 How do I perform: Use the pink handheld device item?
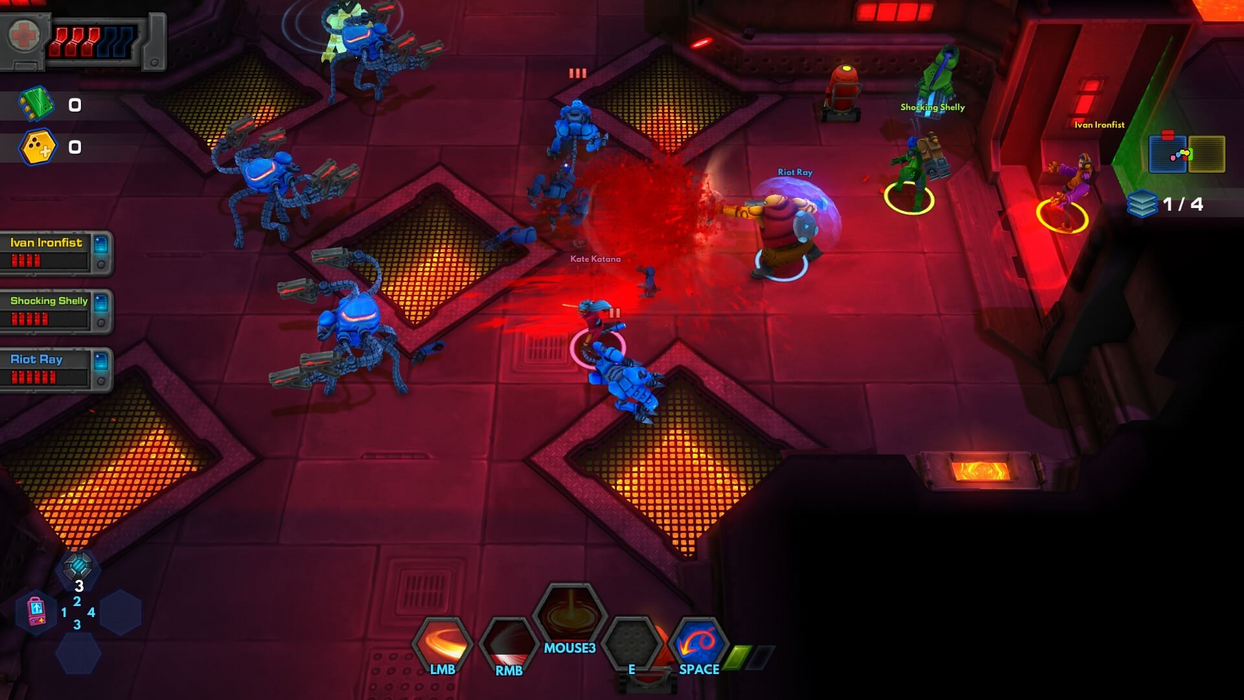(x=36, y=610)
